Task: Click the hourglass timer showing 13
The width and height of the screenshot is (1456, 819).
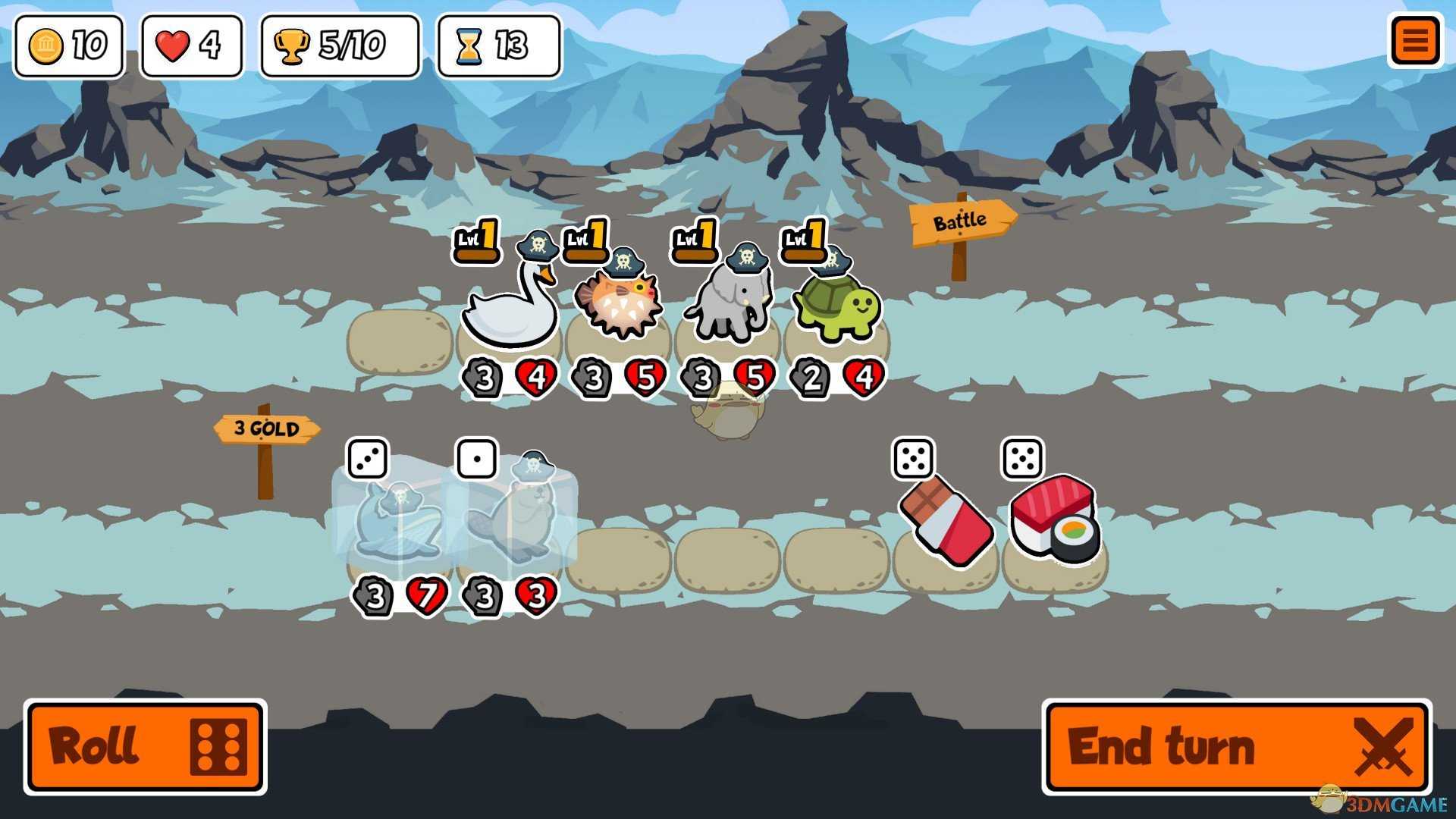Action: (497, 45)
